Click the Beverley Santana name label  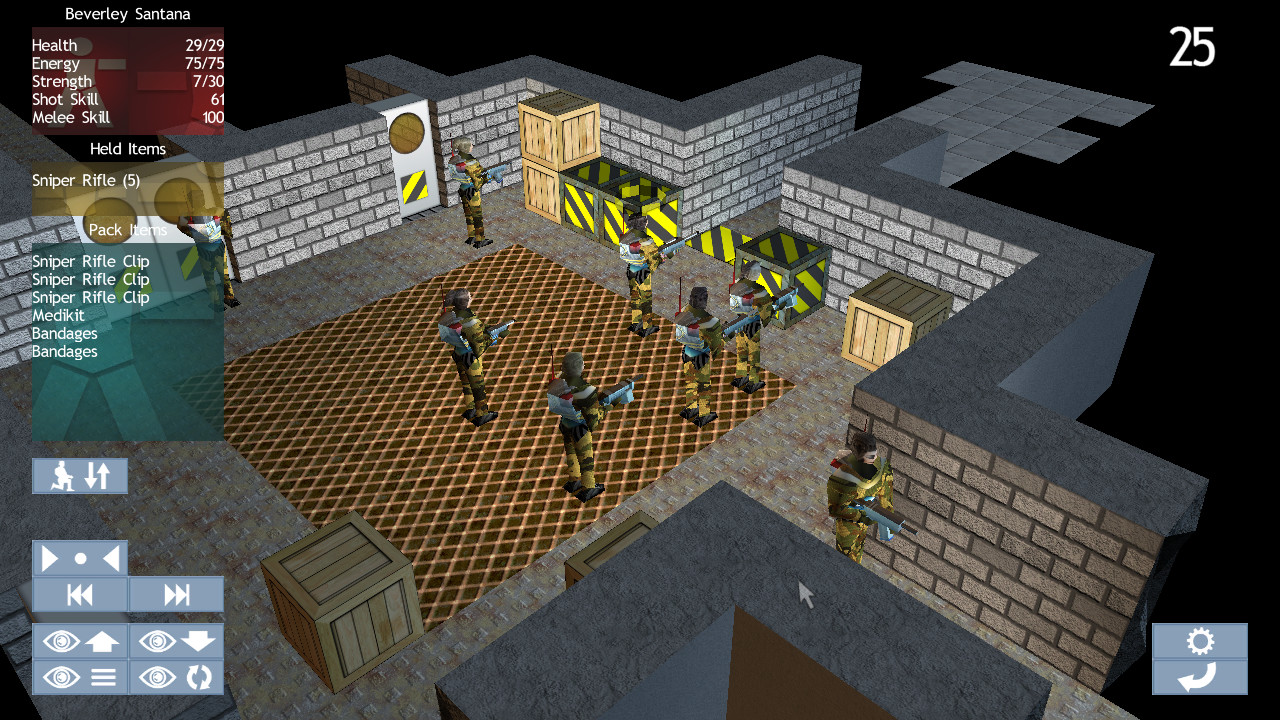point(127,14)
